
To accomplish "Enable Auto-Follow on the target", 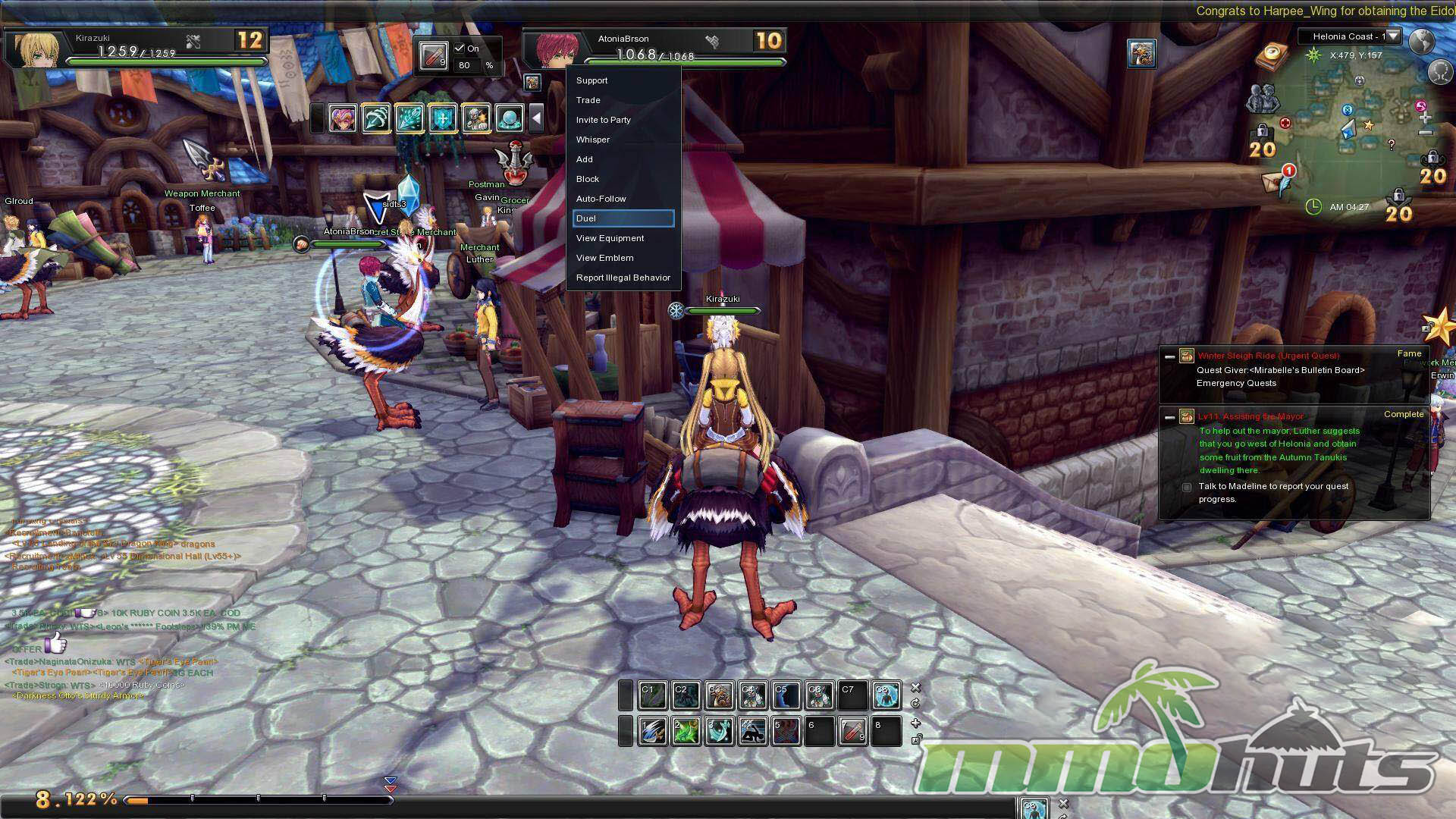I will (x=601, y=199).
